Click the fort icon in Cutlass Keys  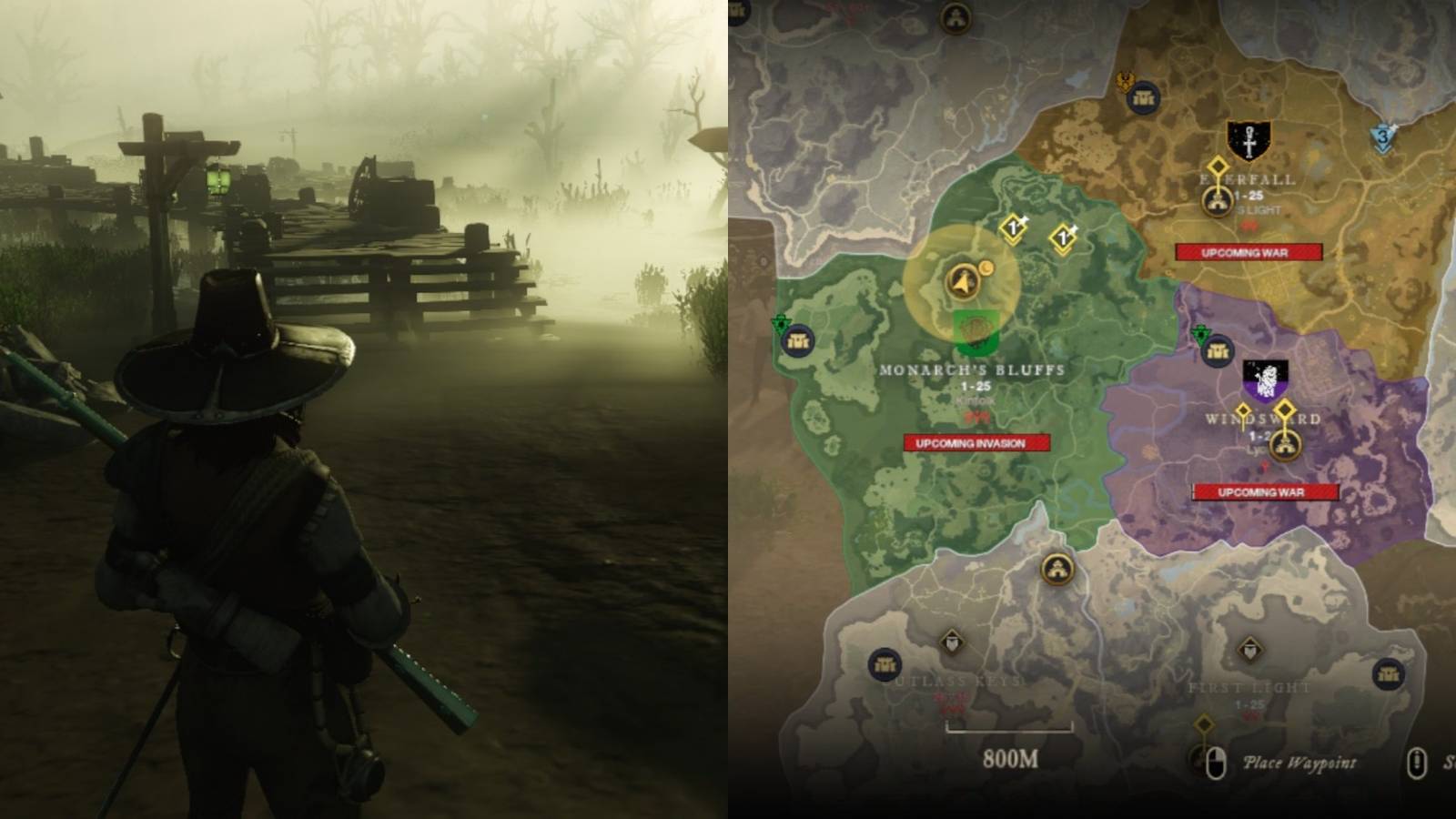(x=952, y=642)
